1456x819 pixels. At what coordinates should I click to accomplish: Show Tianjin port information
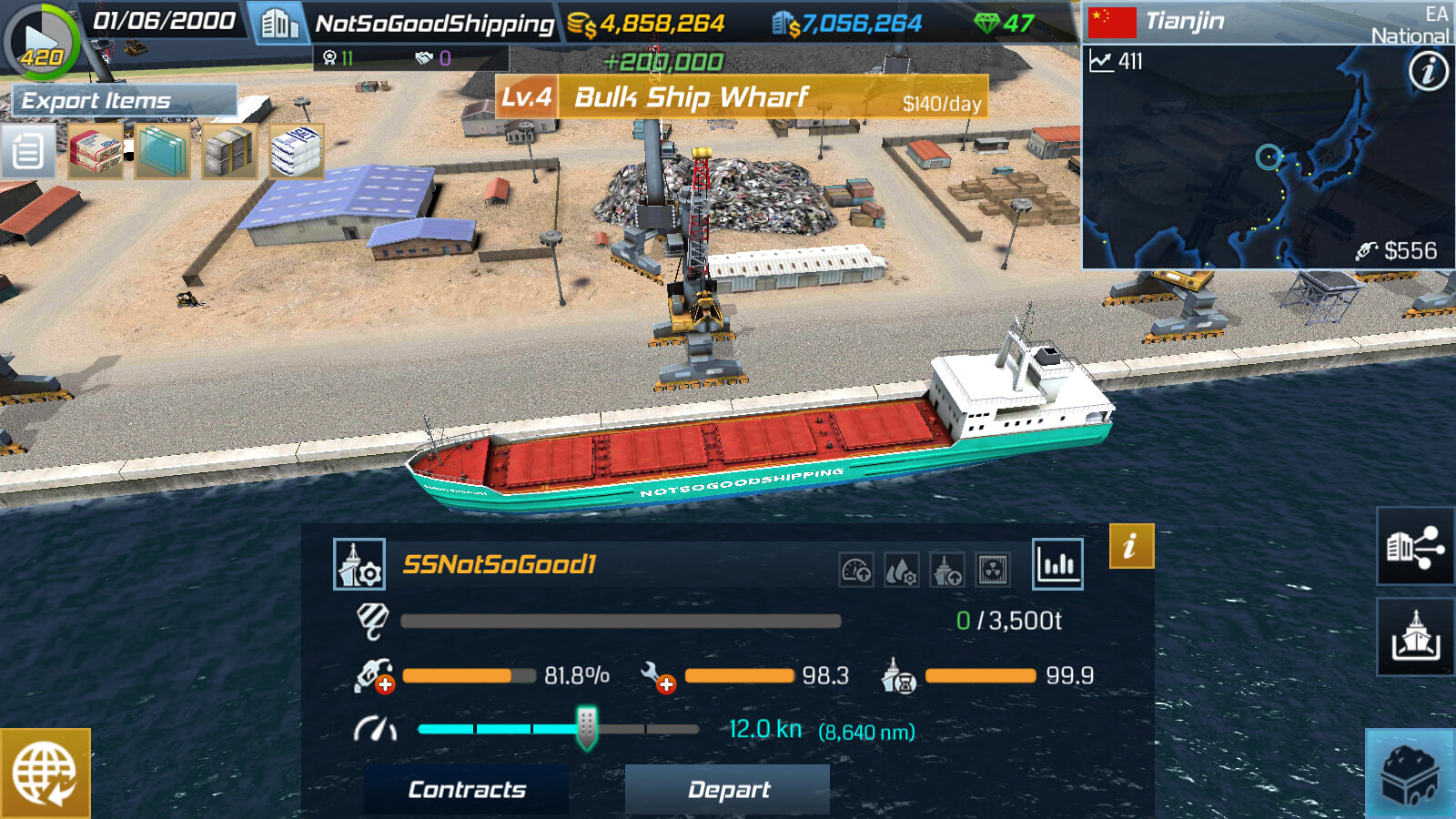click(1428, 70)
